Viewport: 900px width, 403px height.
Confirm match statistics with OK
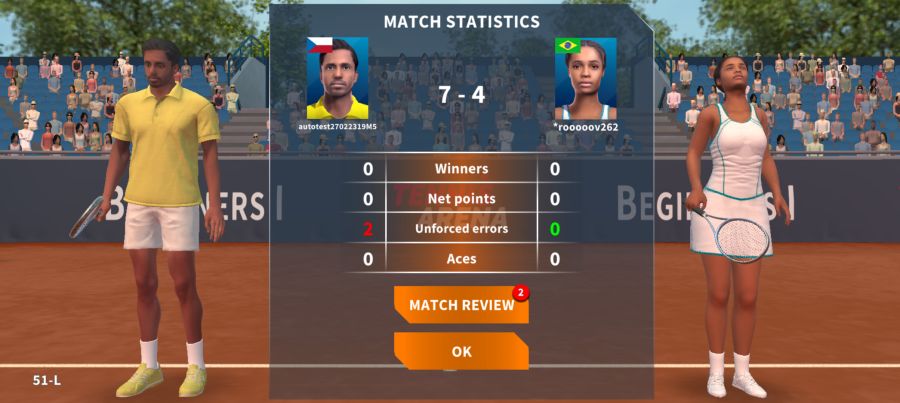[x=461, y=352]
